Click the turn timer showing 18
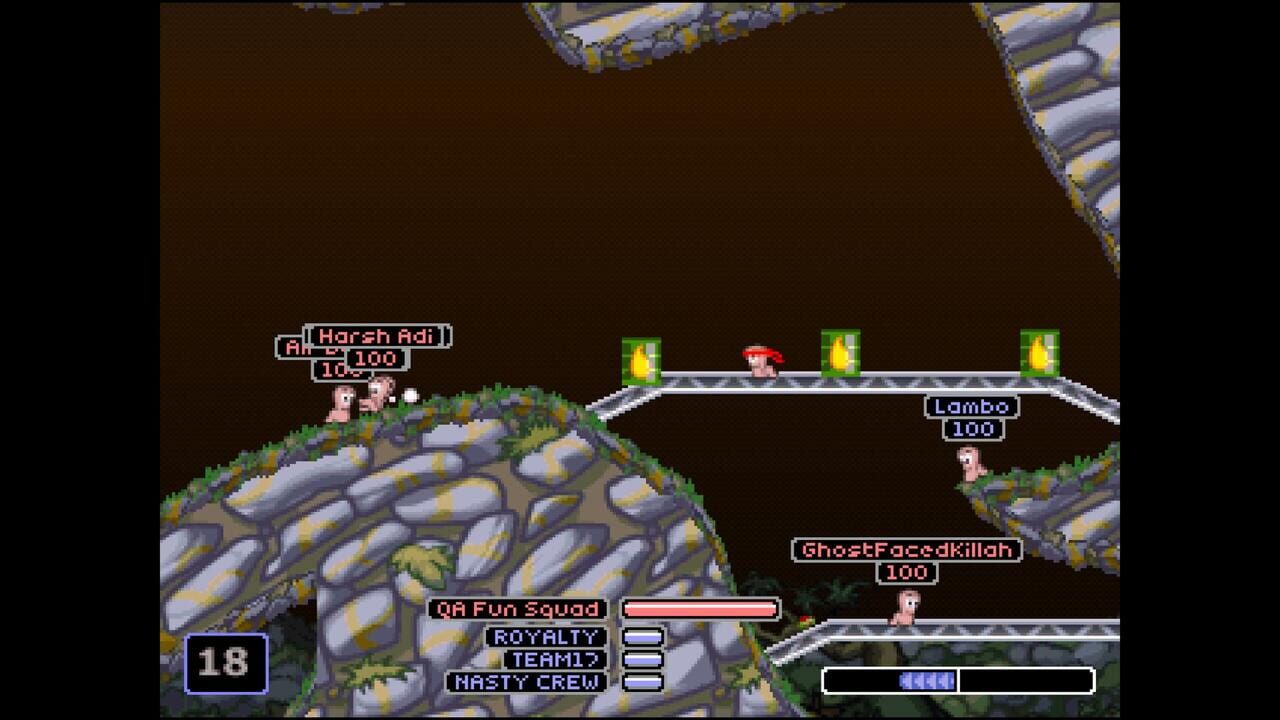 225,661
